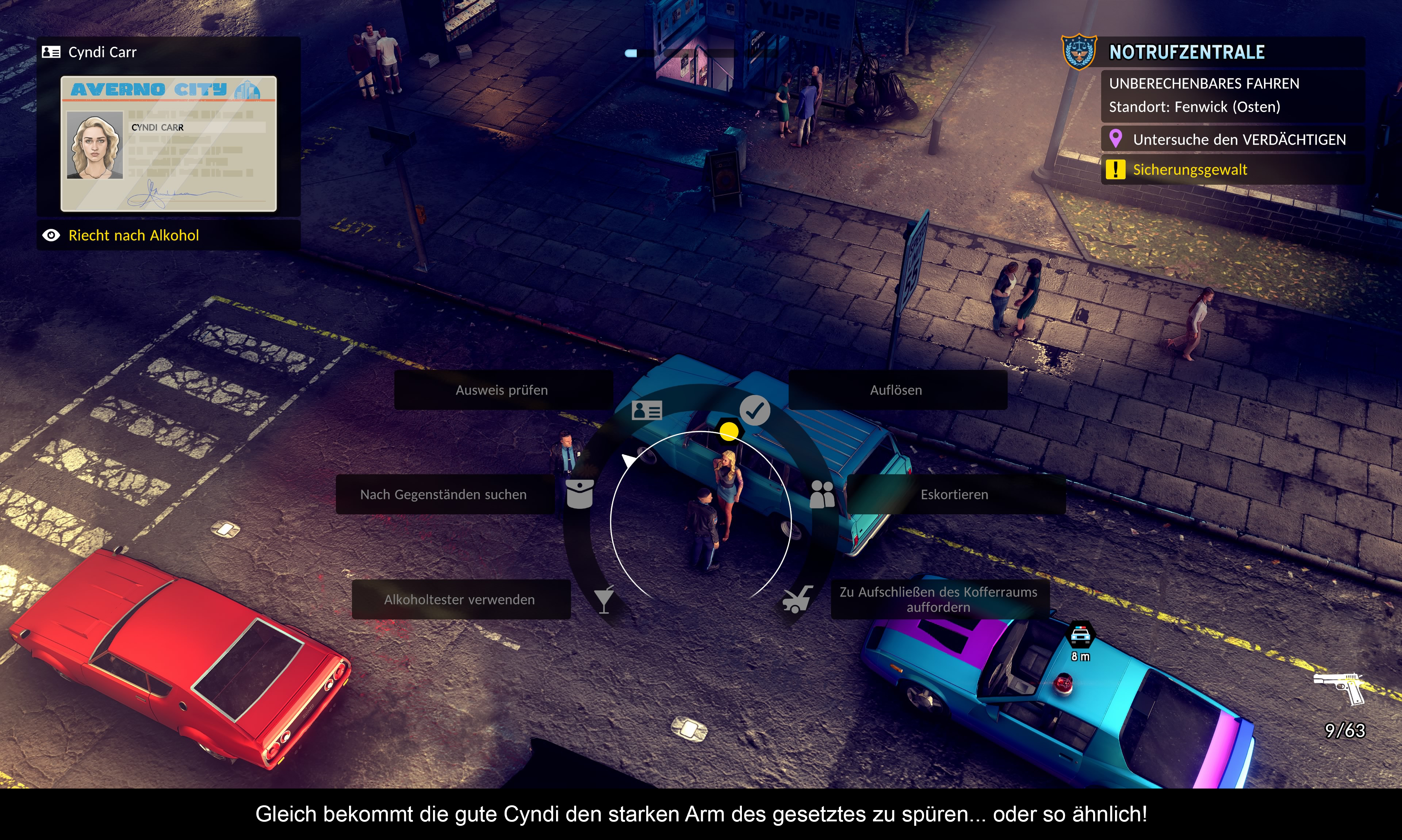Select the Auflösen option
This screenshot has width=1402, height=840.
[x=896, y=390]
